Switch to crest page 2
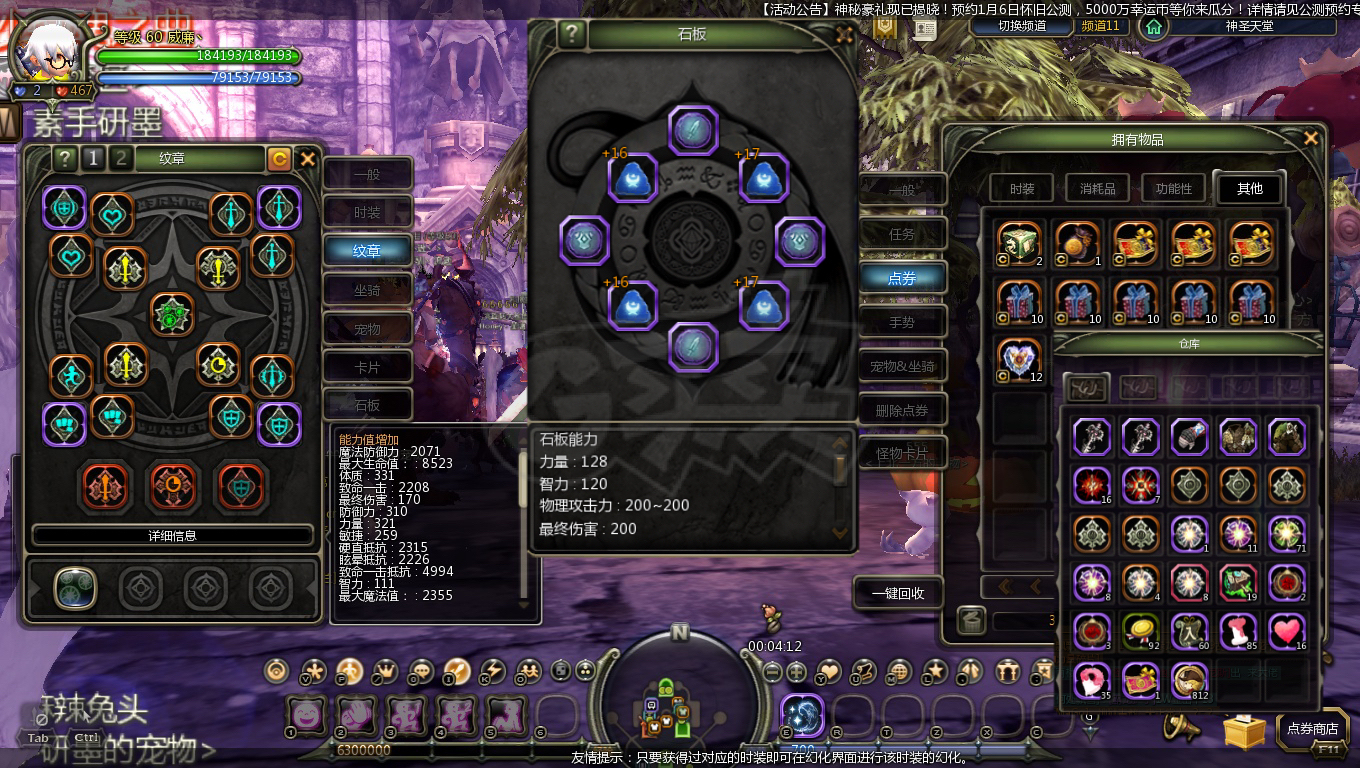 coord(121,158)
